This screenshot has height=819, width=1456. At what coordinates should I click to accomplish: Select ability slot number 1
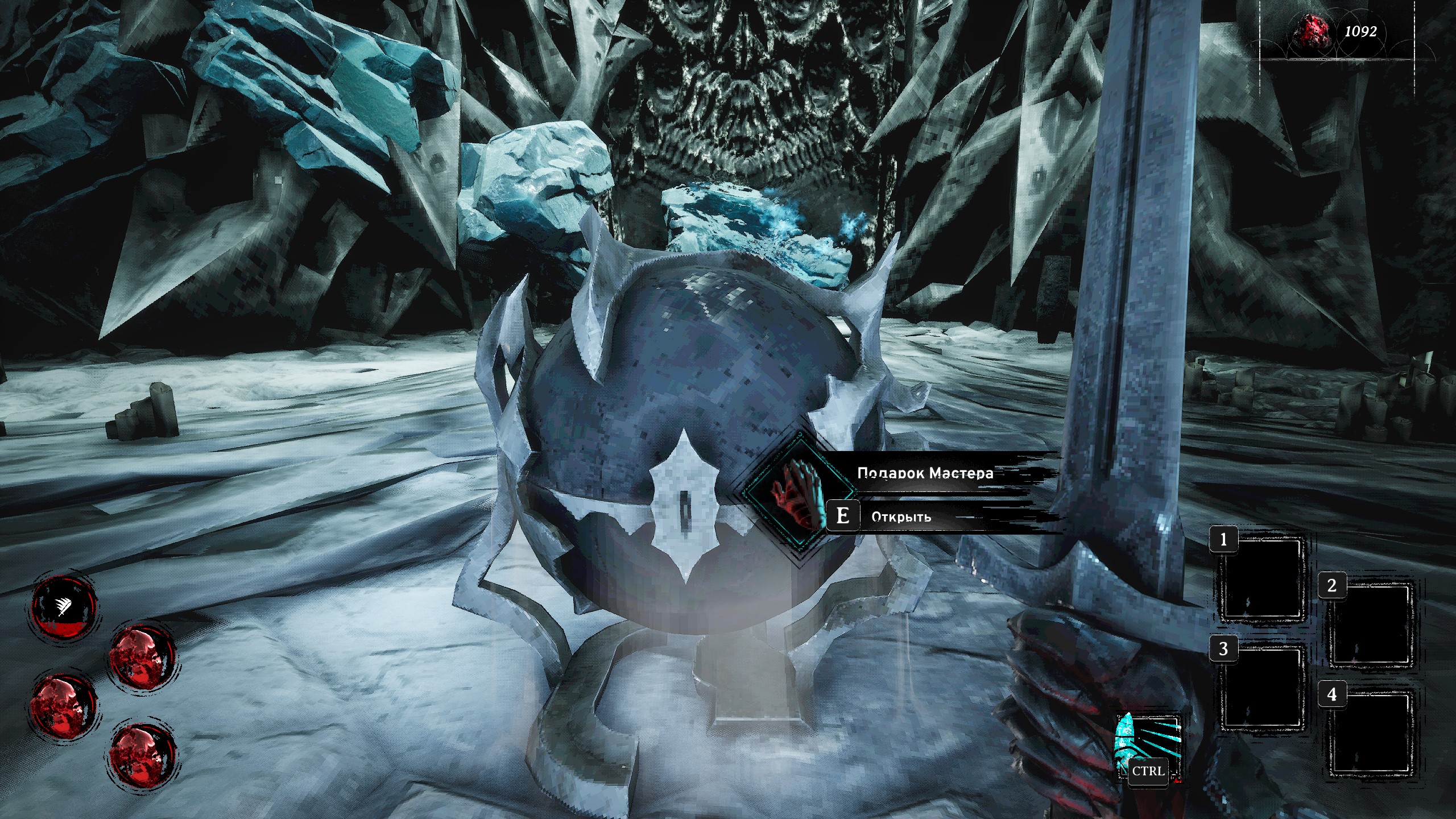(x=1261, y=580)
